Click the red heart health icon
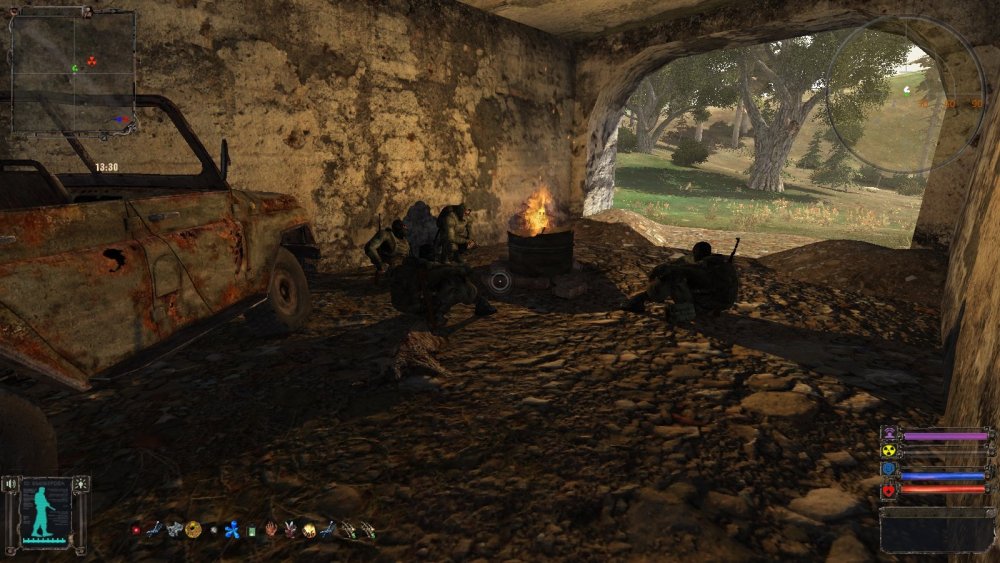Viewport: 1000px width, 563px height. (x=889, y=490)
